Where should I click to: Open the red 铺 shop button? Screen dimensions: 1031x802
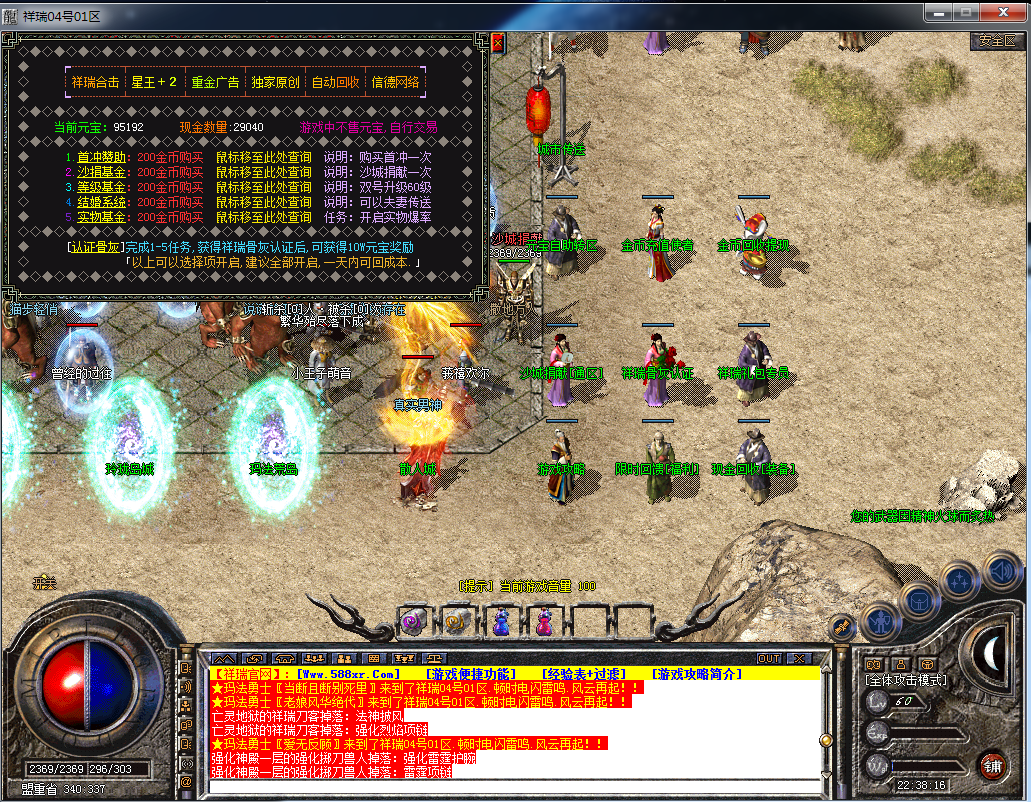pyautogui.click(x=993, y=765)
